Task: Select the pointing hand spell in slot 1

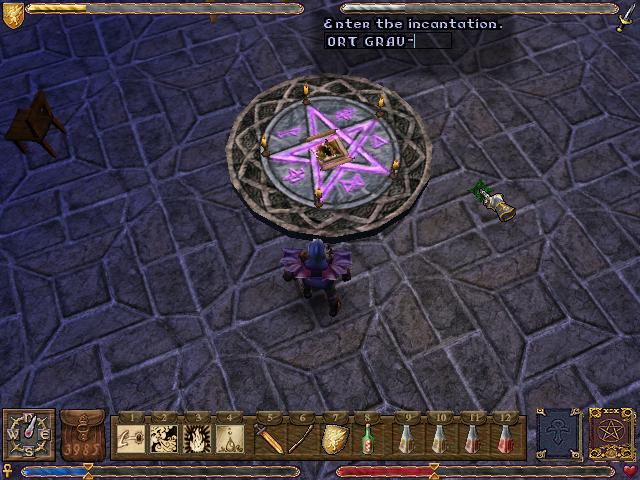Action: 133,438
